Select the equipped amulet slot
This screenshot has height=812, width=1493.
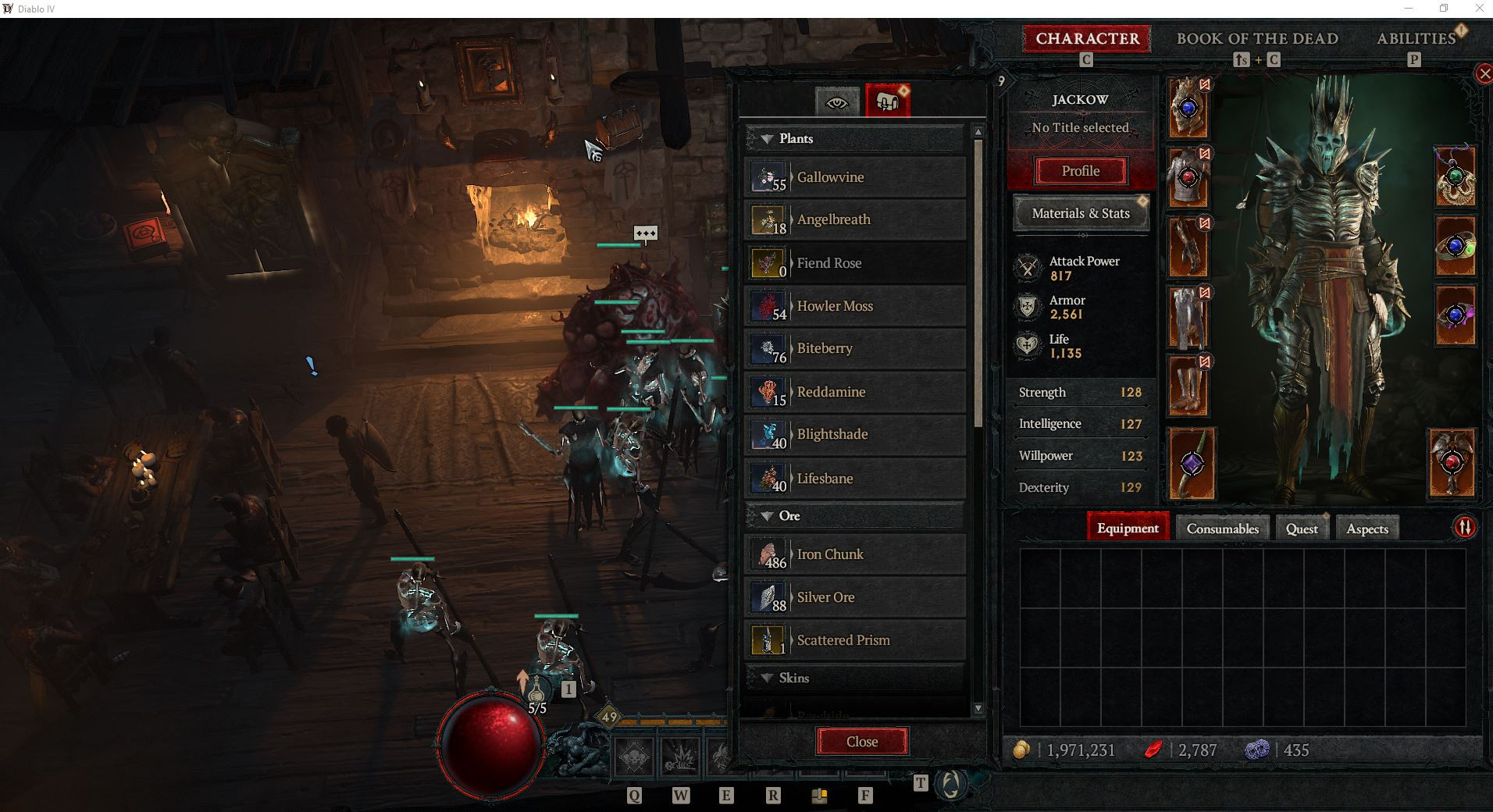pyautogui.click(x=1454, y=177)
